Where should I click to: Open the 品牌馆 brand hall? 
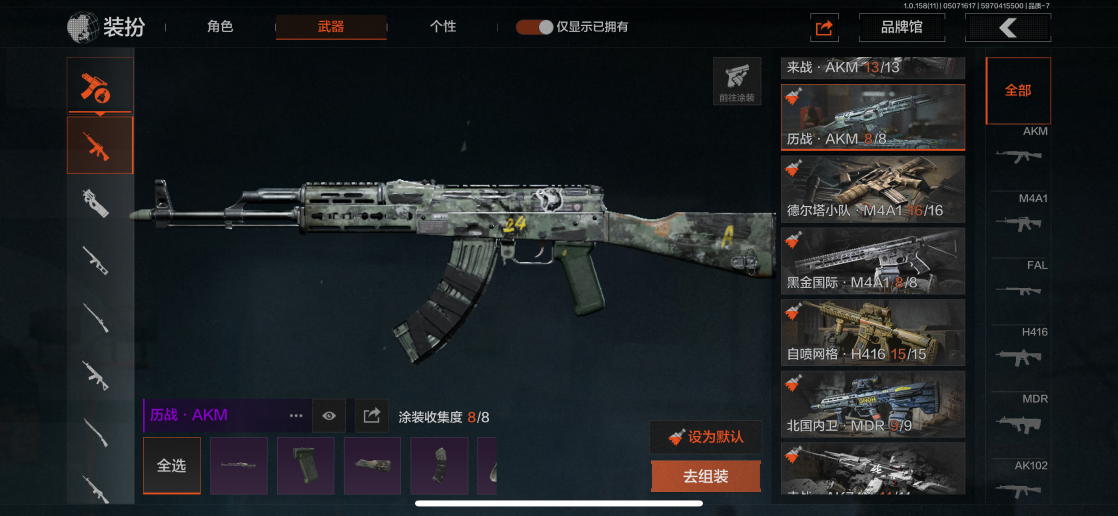coord(901,28)
